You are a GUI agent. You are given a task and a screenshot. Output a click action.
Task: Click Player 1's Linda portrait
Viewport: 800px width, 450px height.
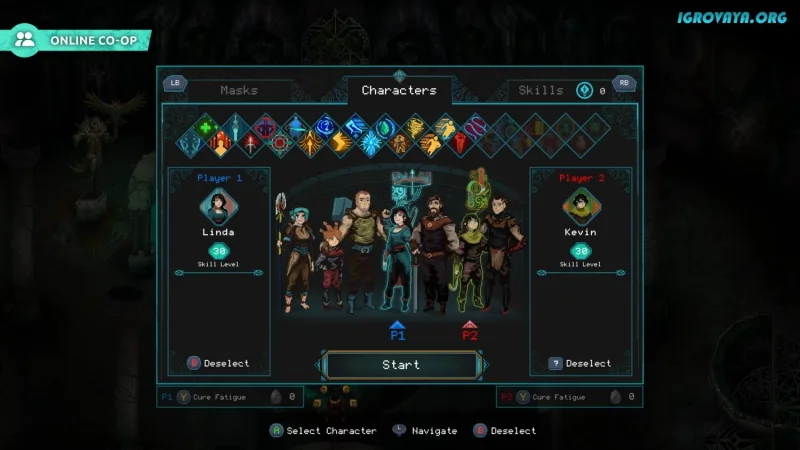pos(218,207)
